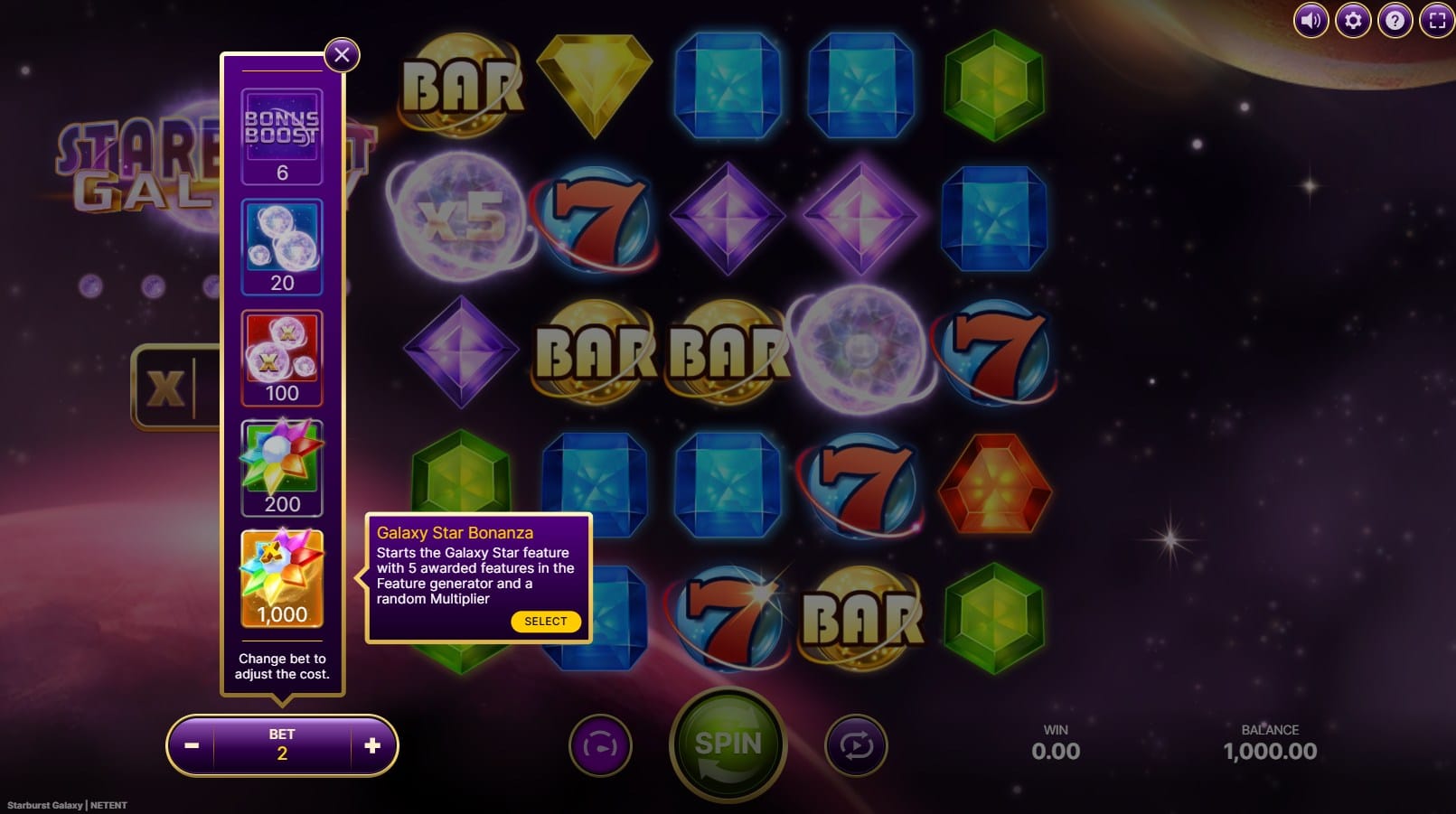
Task: Increase the bet with plus button
Action: (x=372, y=745)
